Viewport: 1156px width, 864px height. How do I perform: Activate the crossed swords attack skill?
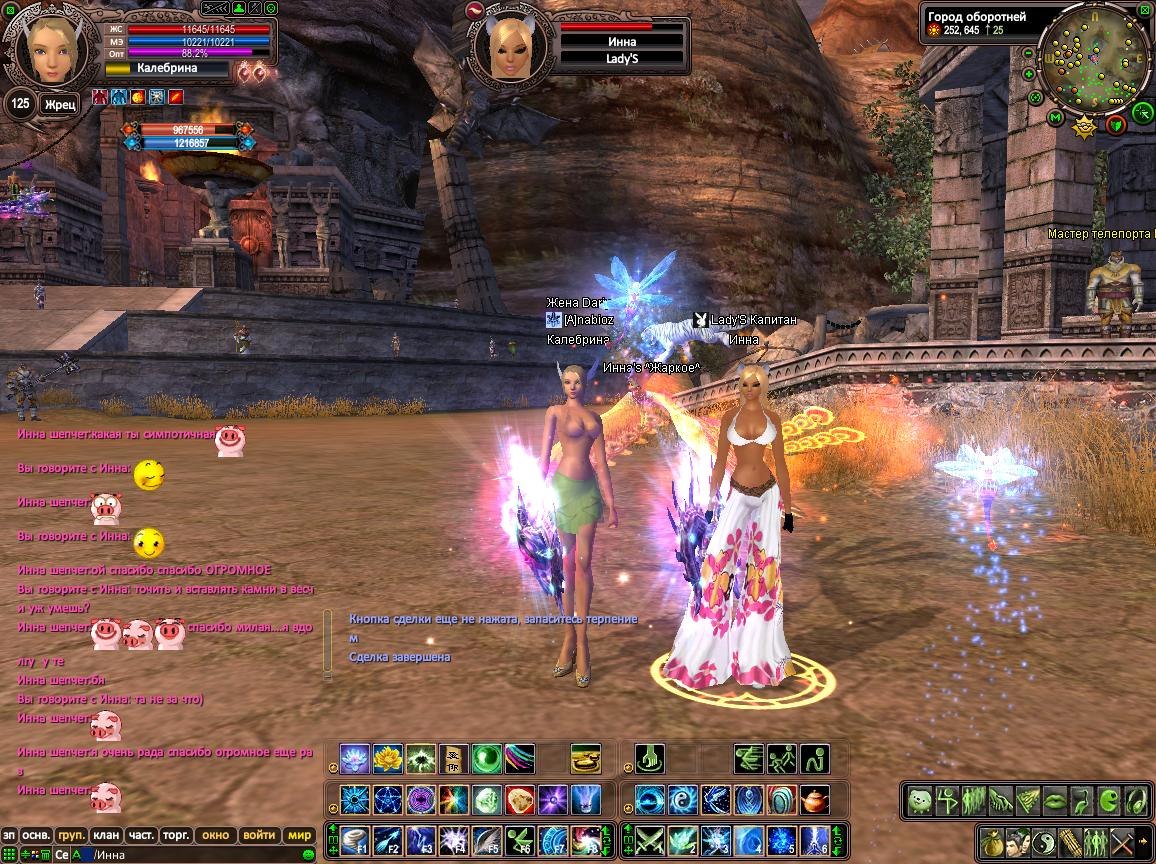pos(651,838)
